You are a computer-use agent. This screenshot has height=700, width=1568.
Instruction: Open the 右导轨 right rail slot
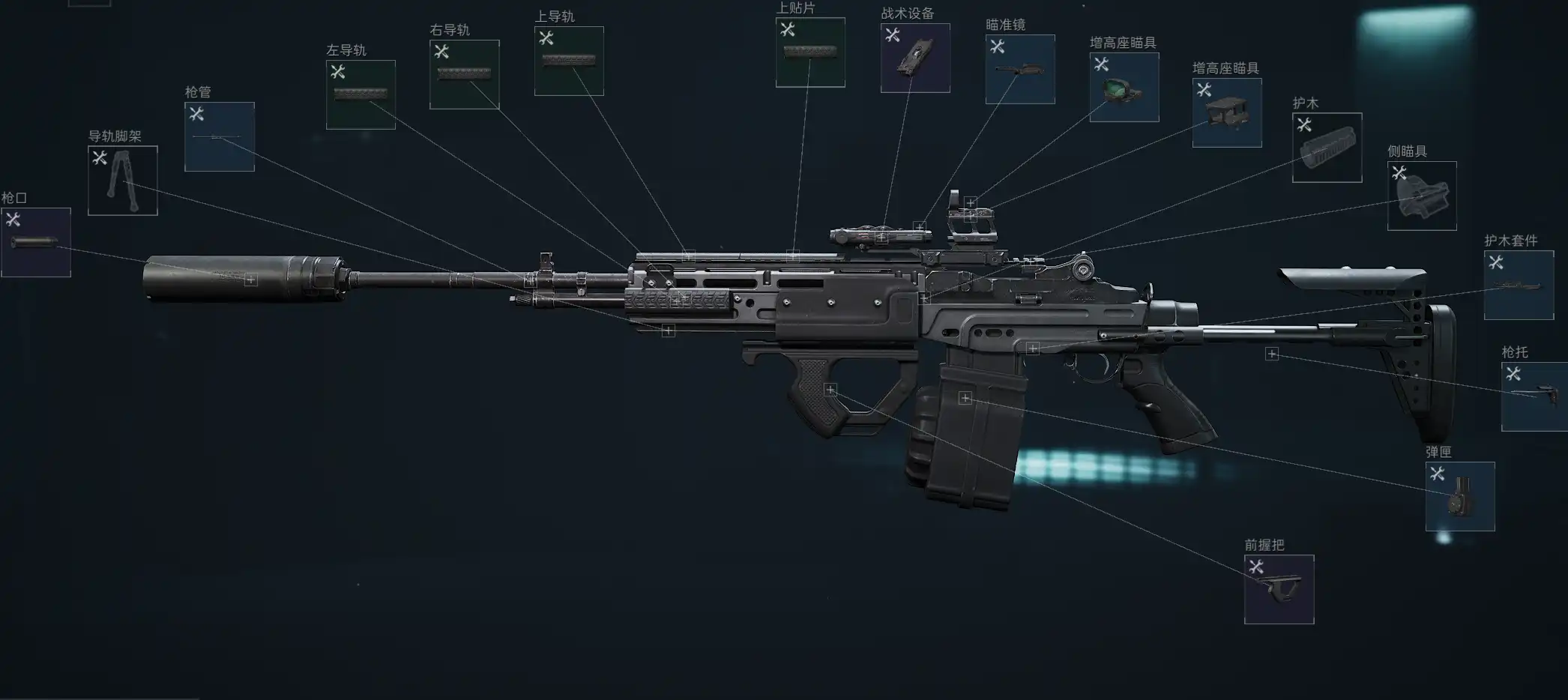[464, 74]
